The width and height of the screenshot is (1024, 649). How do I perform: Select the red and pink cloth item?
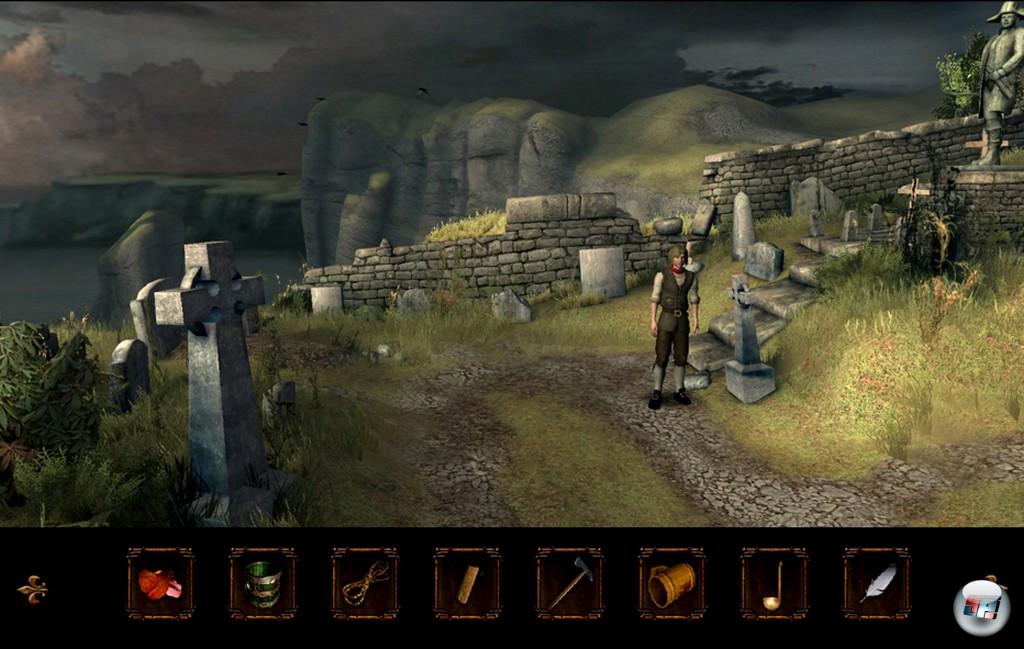tap(160, 584)
